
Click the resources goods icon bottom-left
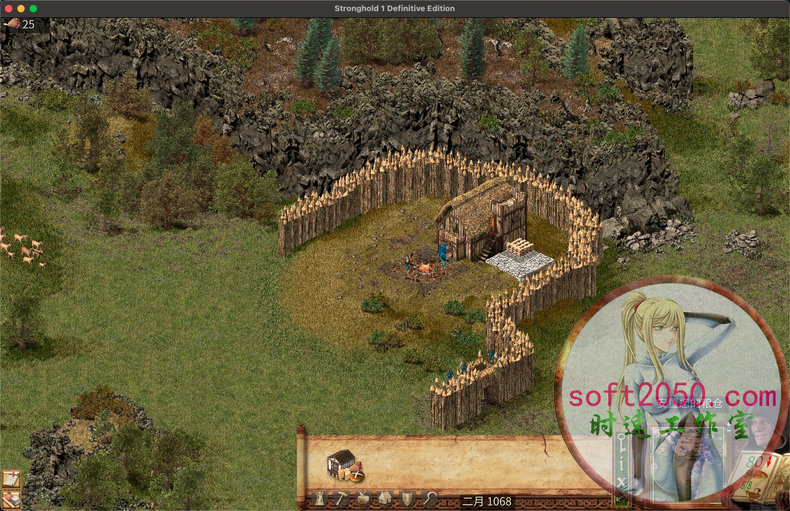11,499
